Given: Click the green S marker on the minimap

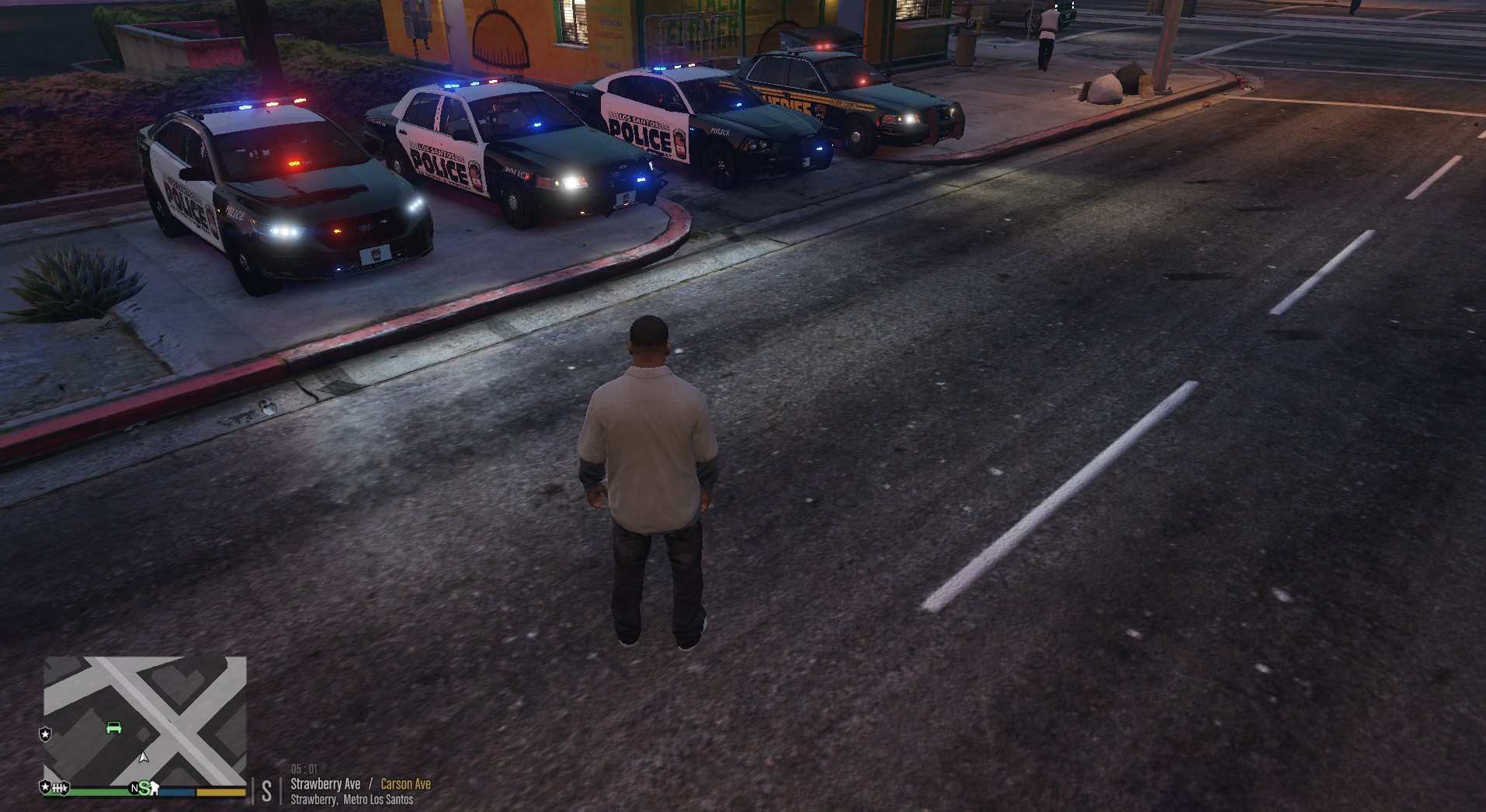Looking at the screenshot, I should (144, 788).
